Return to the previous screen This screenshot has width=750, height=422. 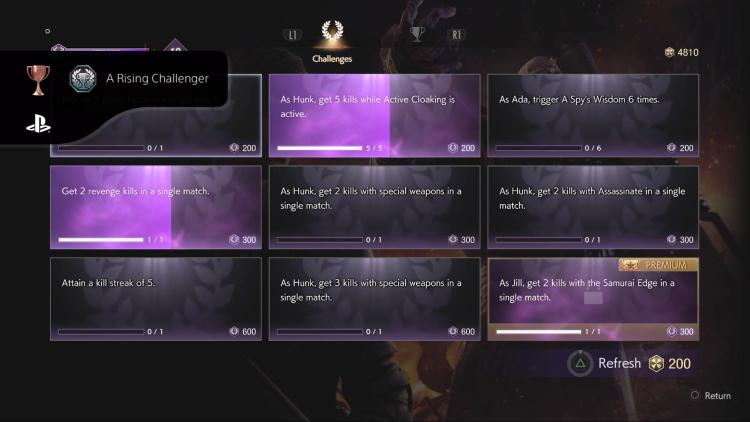pyautogui.click(x=711, y=396)
